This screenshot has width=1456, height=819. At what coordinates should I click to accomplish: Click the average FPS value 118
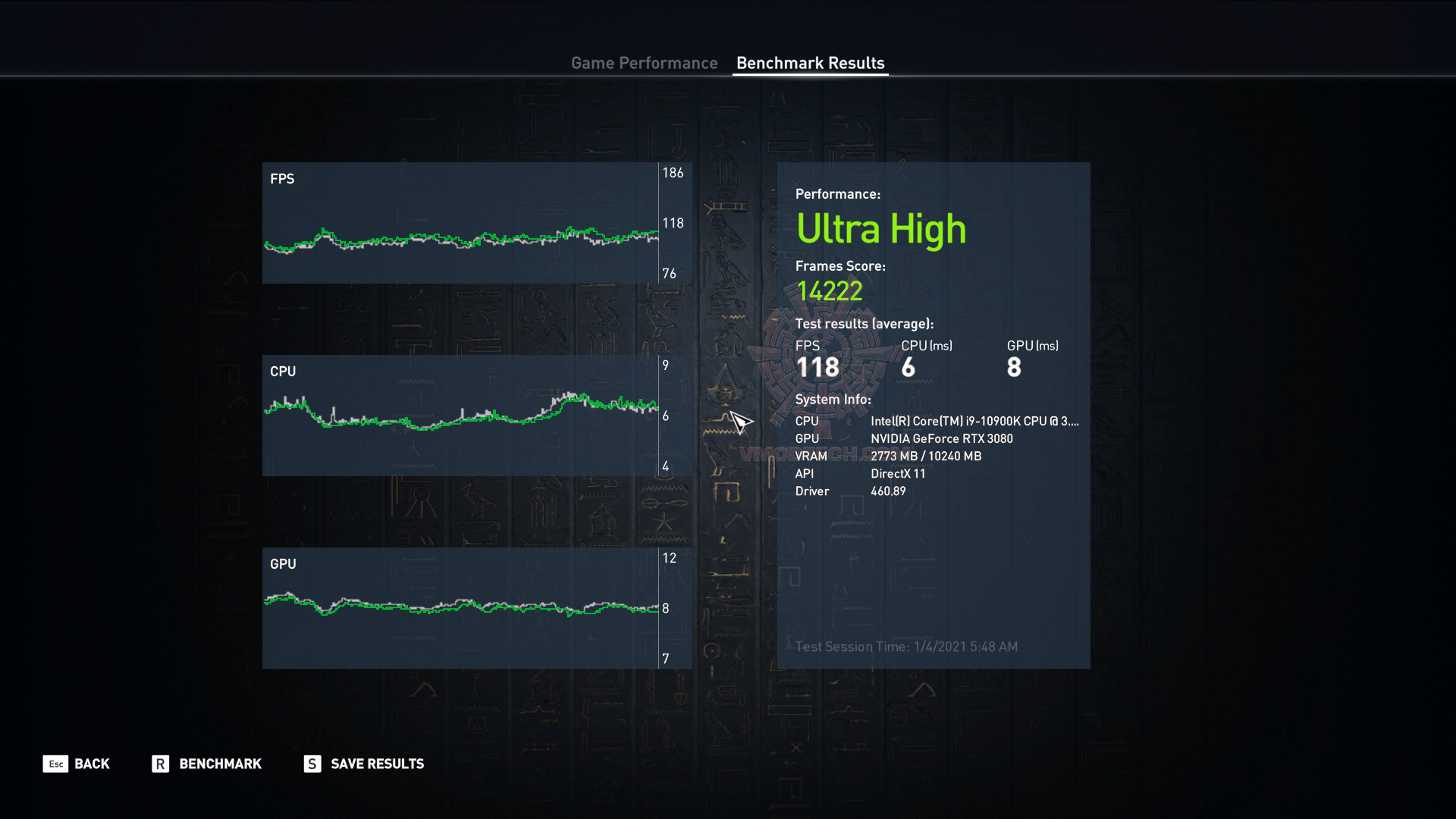pos(817,367)
